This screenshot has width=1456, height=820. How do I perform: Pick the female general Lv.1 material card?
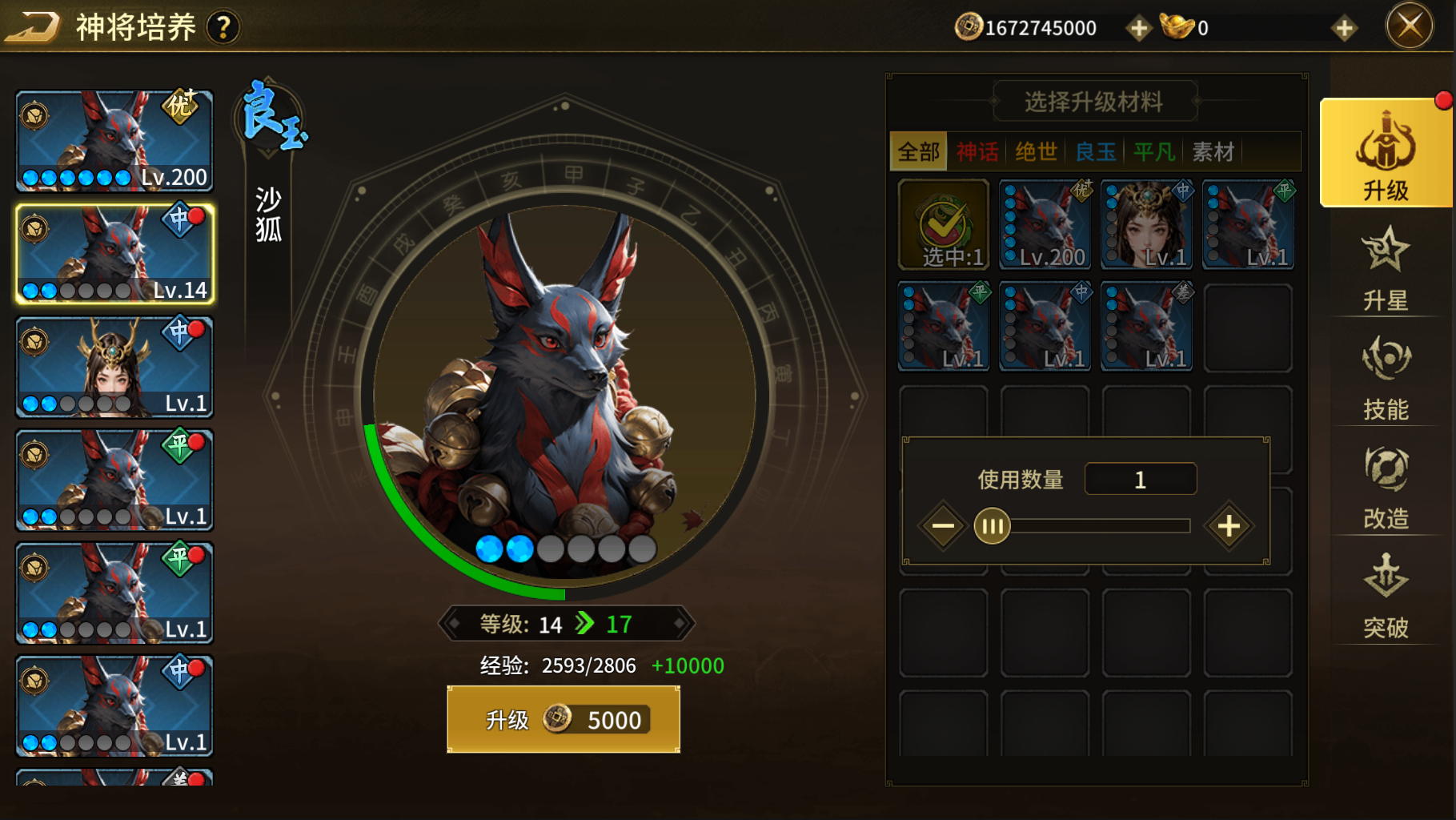click(1146, 224)
